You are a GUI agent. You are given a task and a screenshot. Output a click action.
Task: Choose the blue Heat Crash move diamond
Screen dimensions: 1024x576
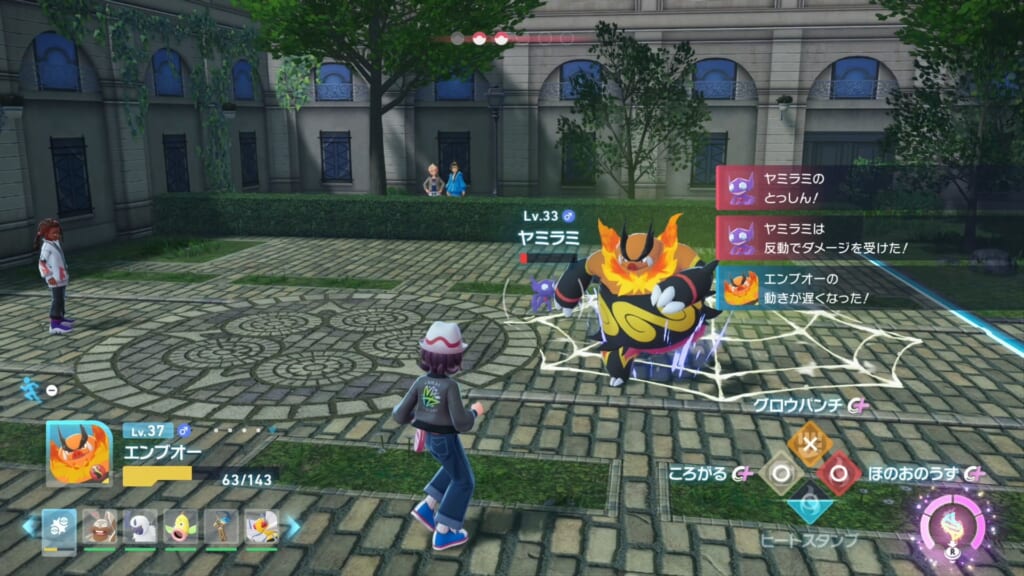click(808, 503)
